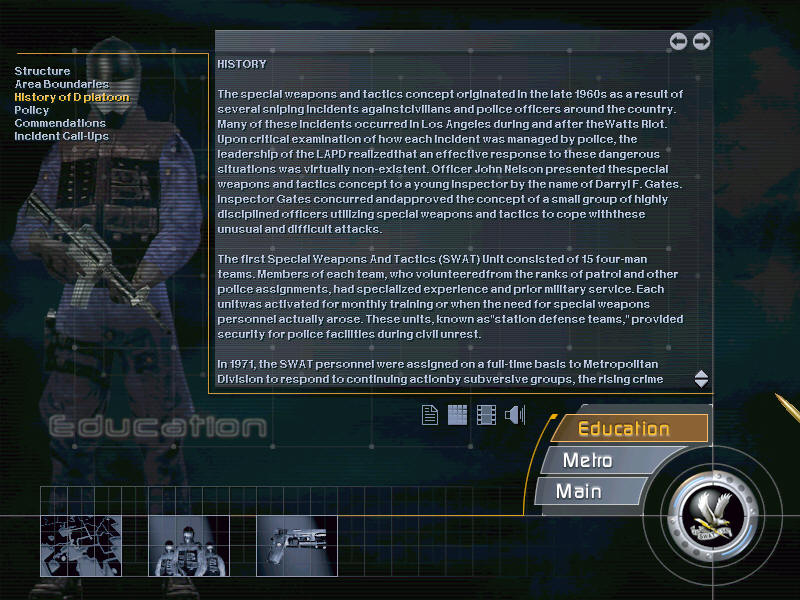Go to the previous page with the left arrow
Image resolution: width=800 pixels, height=600 pixels.
coord(678,41)
